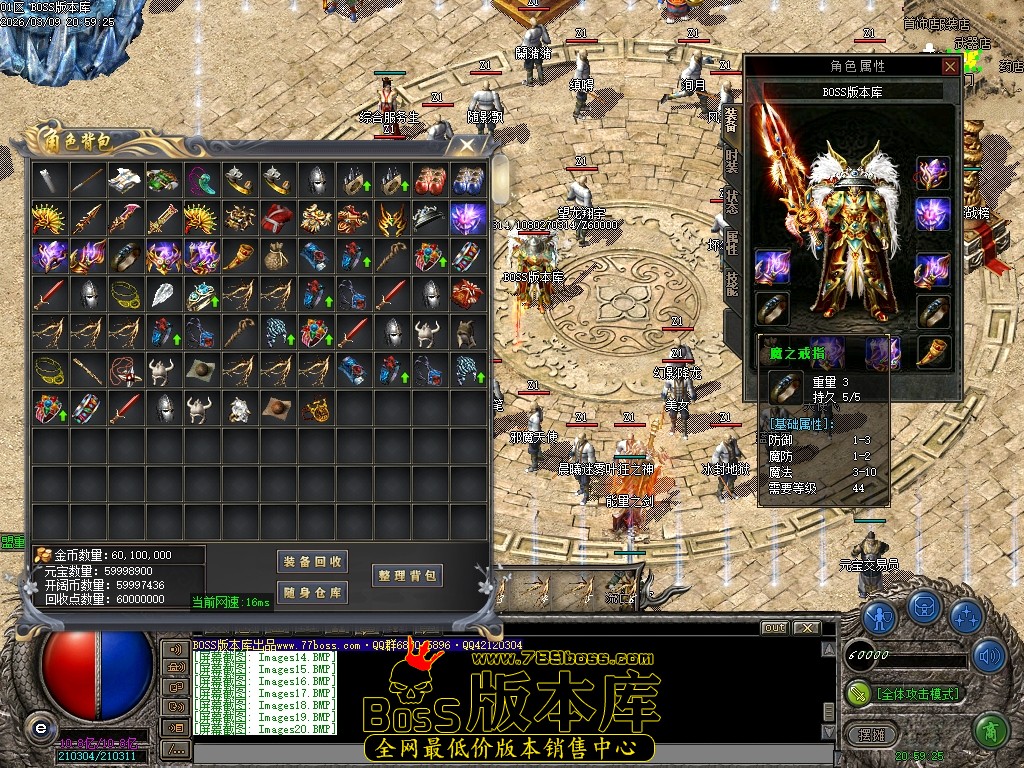The height and width of the screenshot is (768, 1024).
Task: Open the character icon with sword and shield
Action: click(879, 616)
